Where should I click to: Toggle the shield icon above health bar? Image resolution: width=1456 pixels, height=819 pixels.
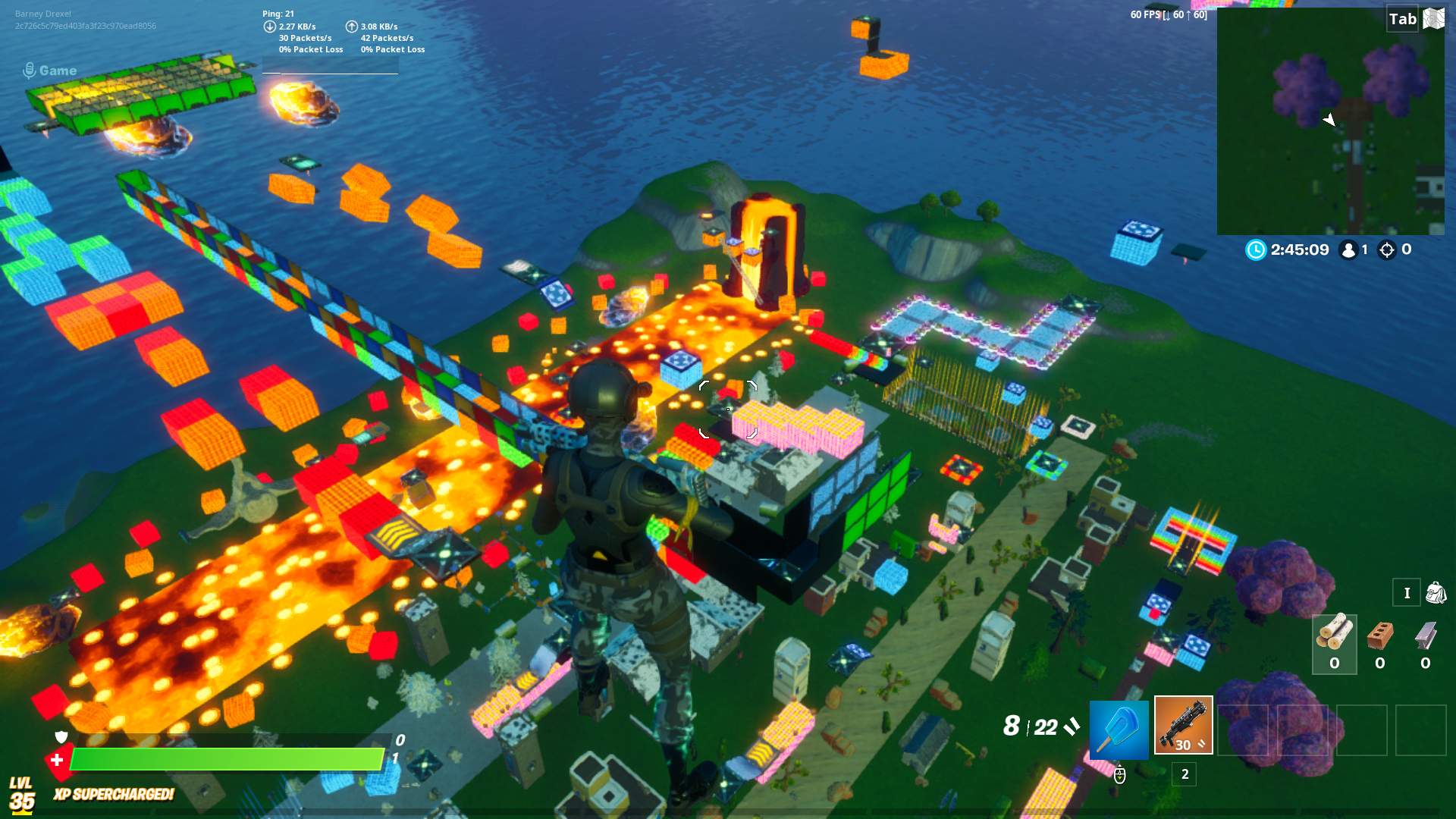tap(61, 736)
